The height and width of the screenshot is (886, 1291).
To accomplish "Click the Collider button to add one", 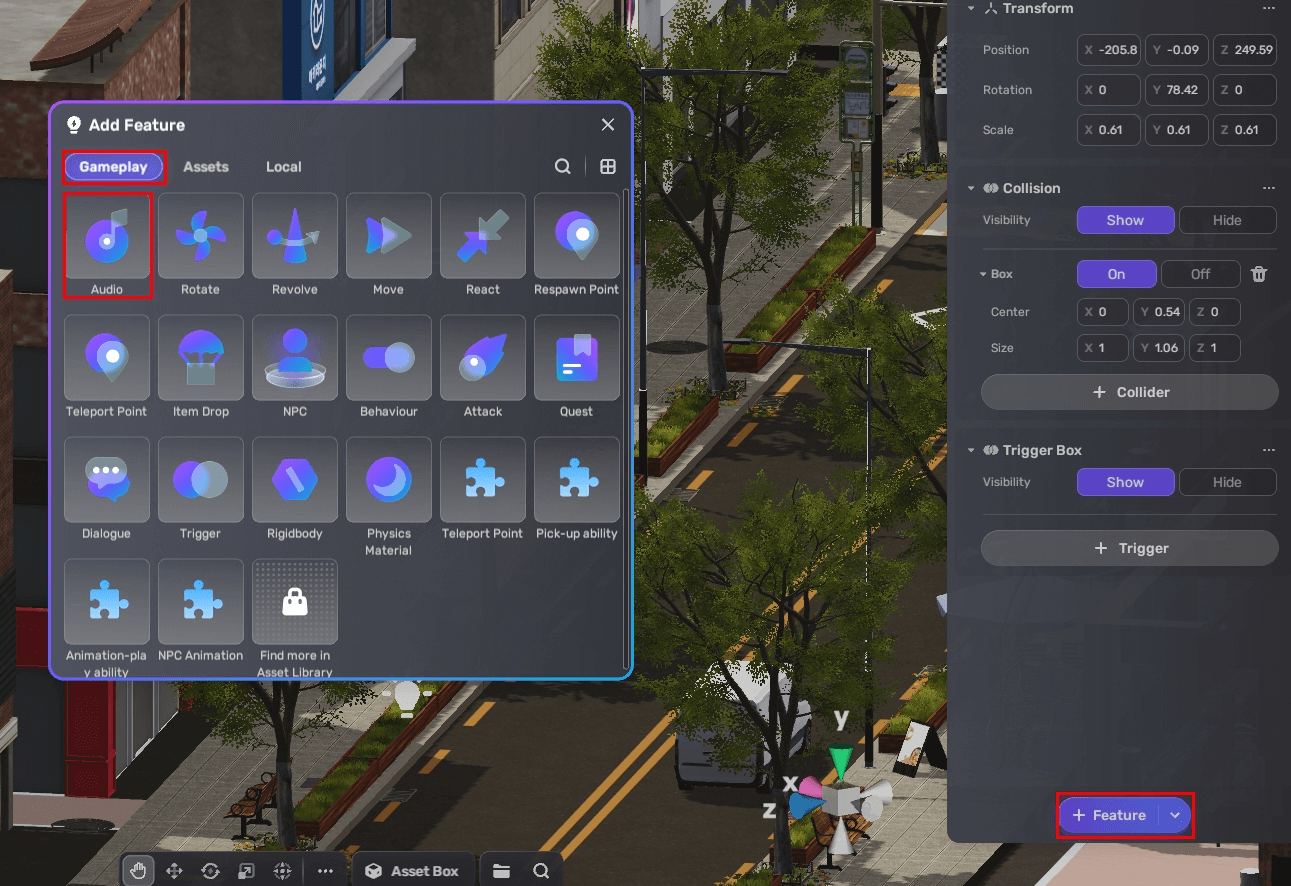I will [x=1128, y=391].
